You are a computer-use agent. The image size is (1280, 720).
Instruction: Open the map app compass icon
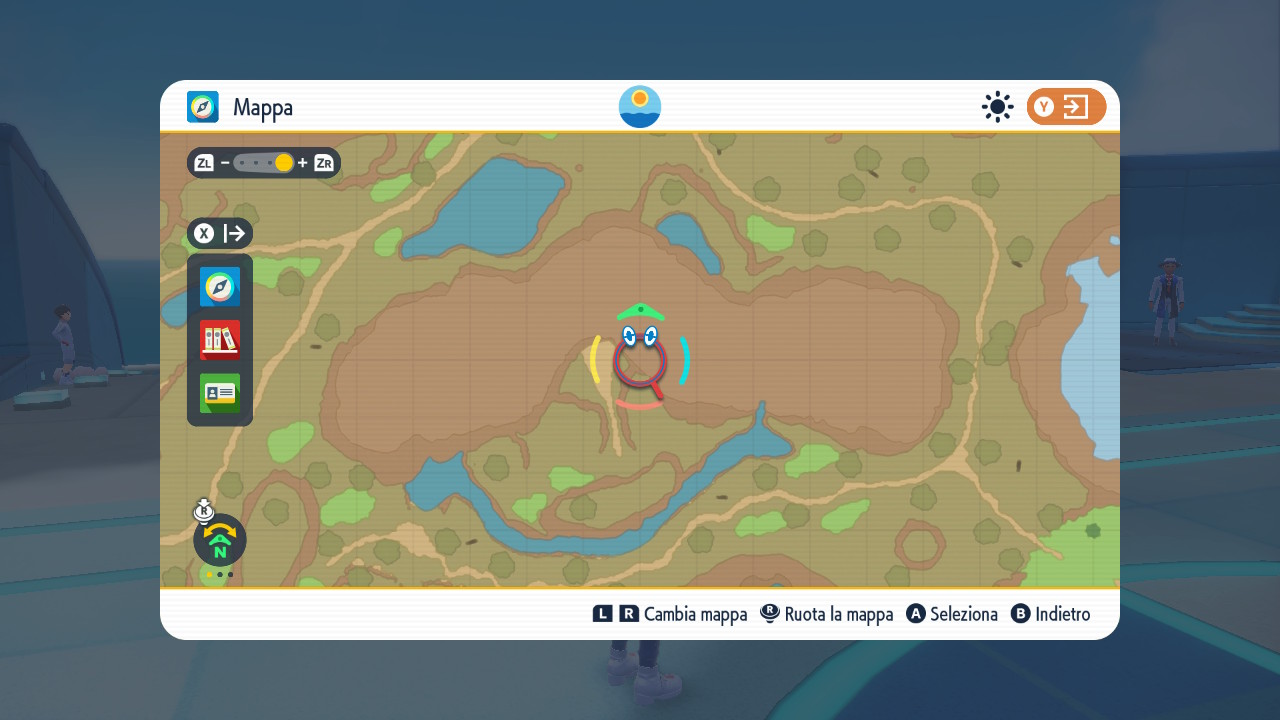tap(220, 287)
